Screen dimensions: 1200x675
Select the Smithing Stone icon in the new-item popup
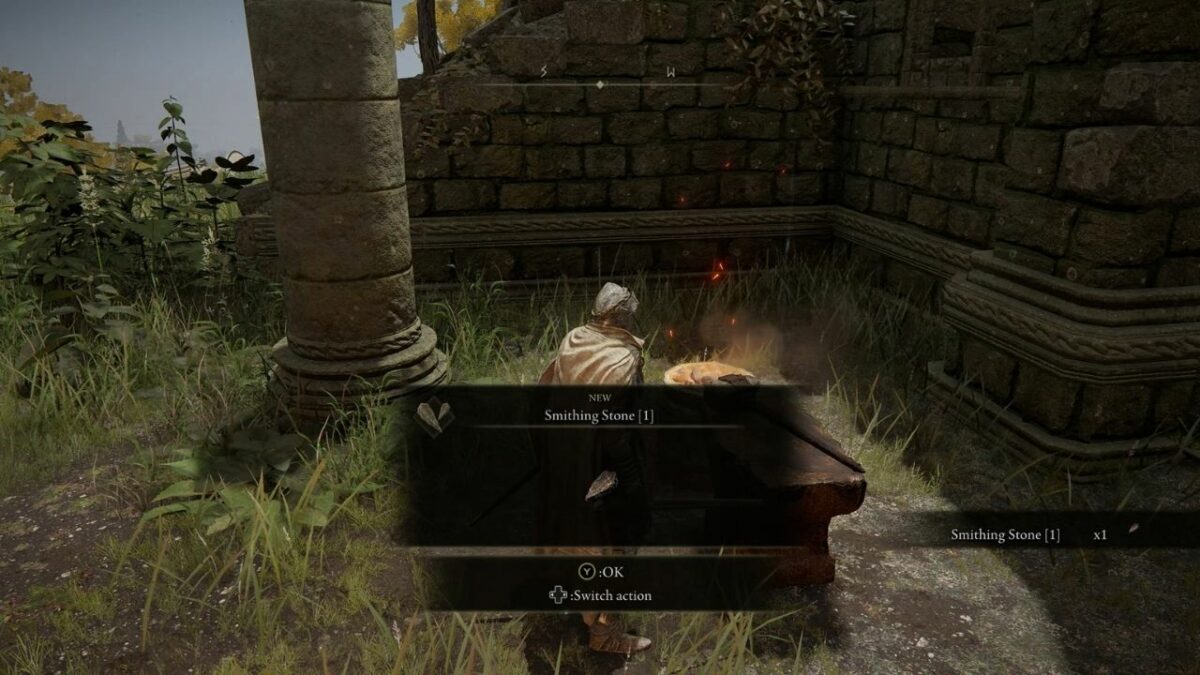(434, 417)
